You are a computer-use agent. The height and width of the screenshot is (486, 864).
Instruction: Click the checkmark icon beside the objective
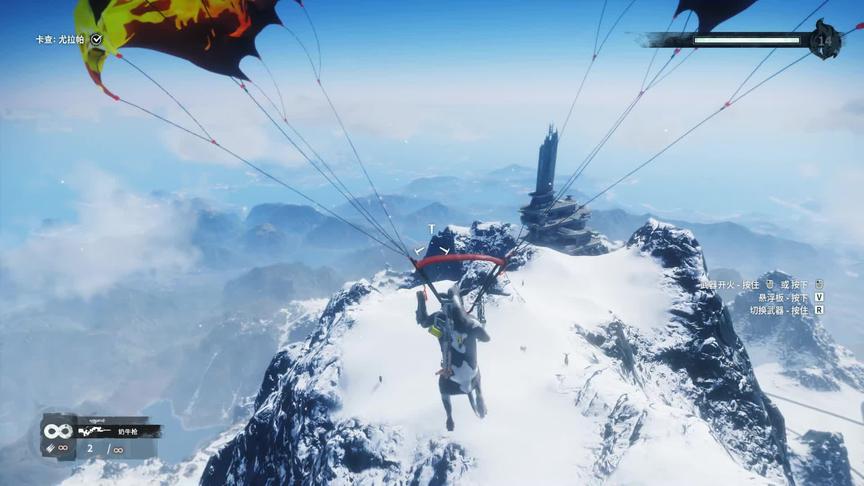coord(96,39)
